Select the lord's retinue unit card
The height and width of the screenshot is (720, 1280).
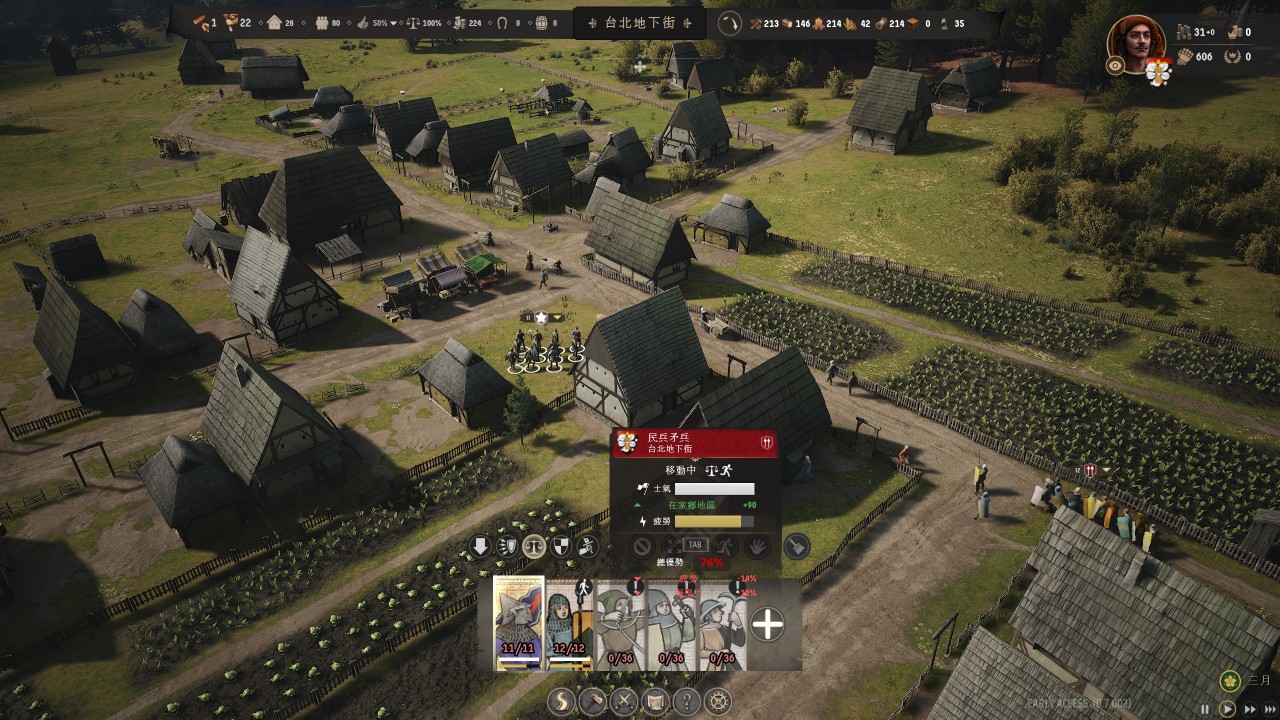click(x=519, y=623)
